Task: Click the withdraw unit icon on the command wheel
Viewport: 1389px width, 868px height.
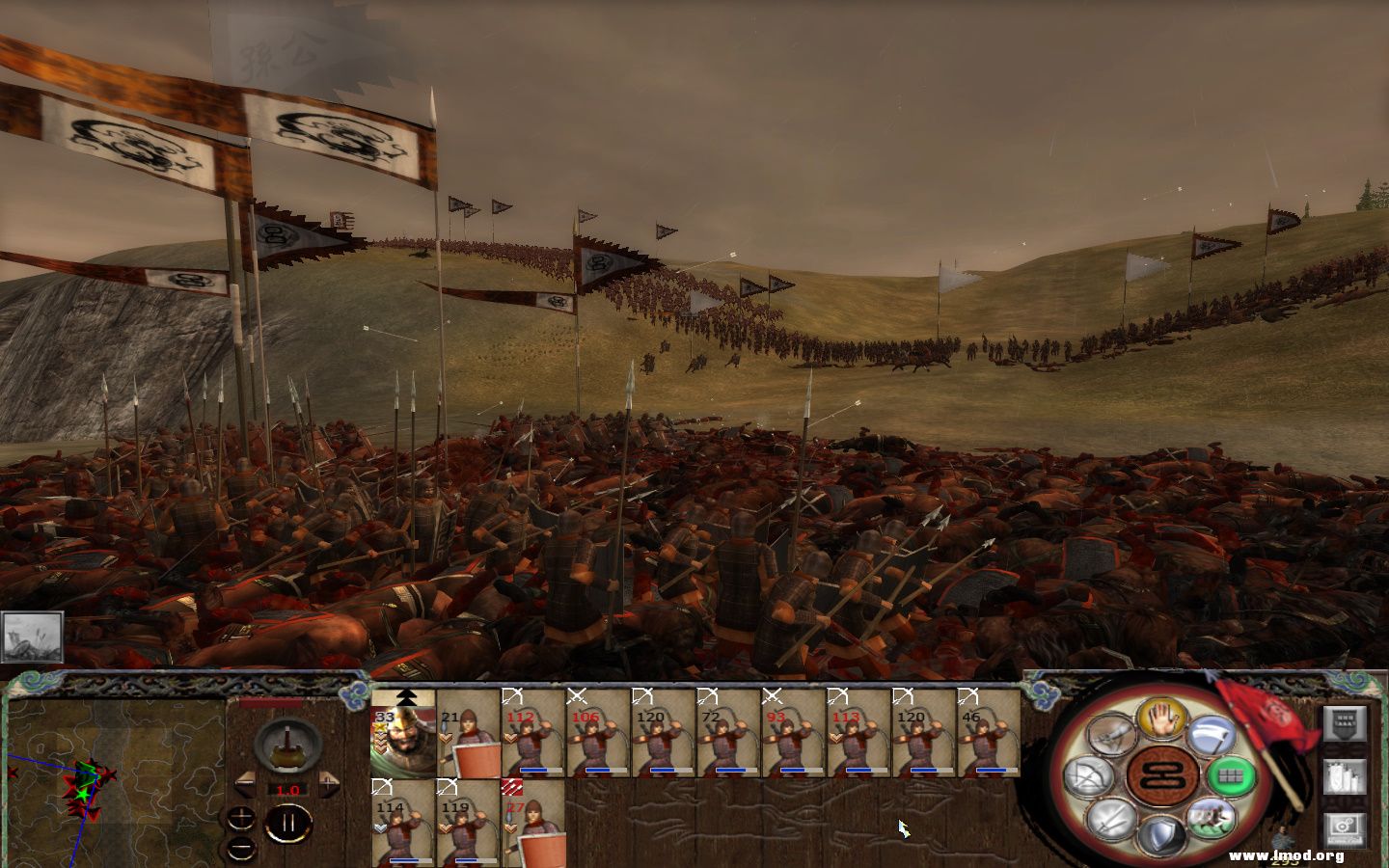Action: 1212,818
